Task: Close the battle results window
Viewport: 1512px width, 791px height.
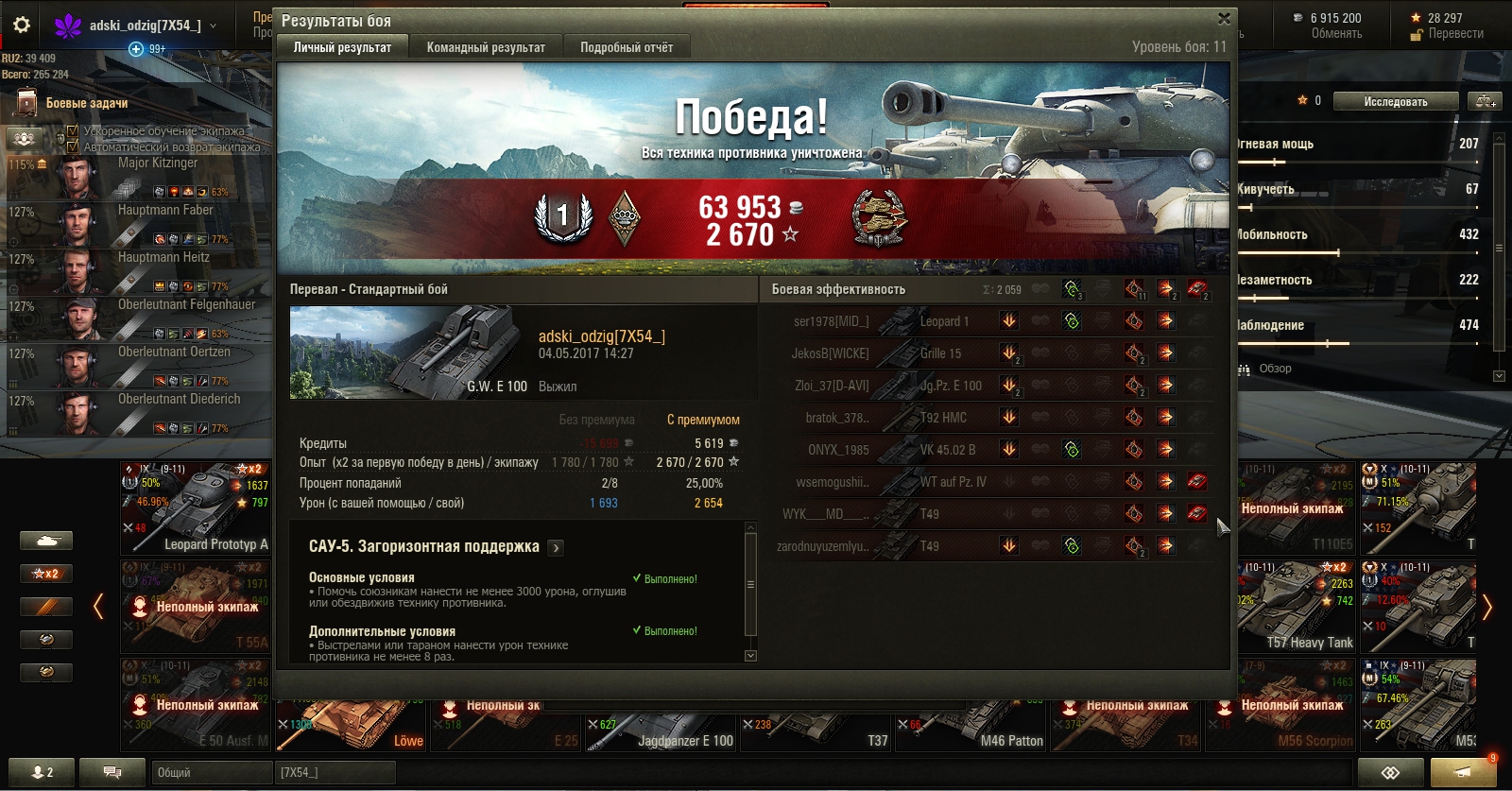Action: (1224, 19)
